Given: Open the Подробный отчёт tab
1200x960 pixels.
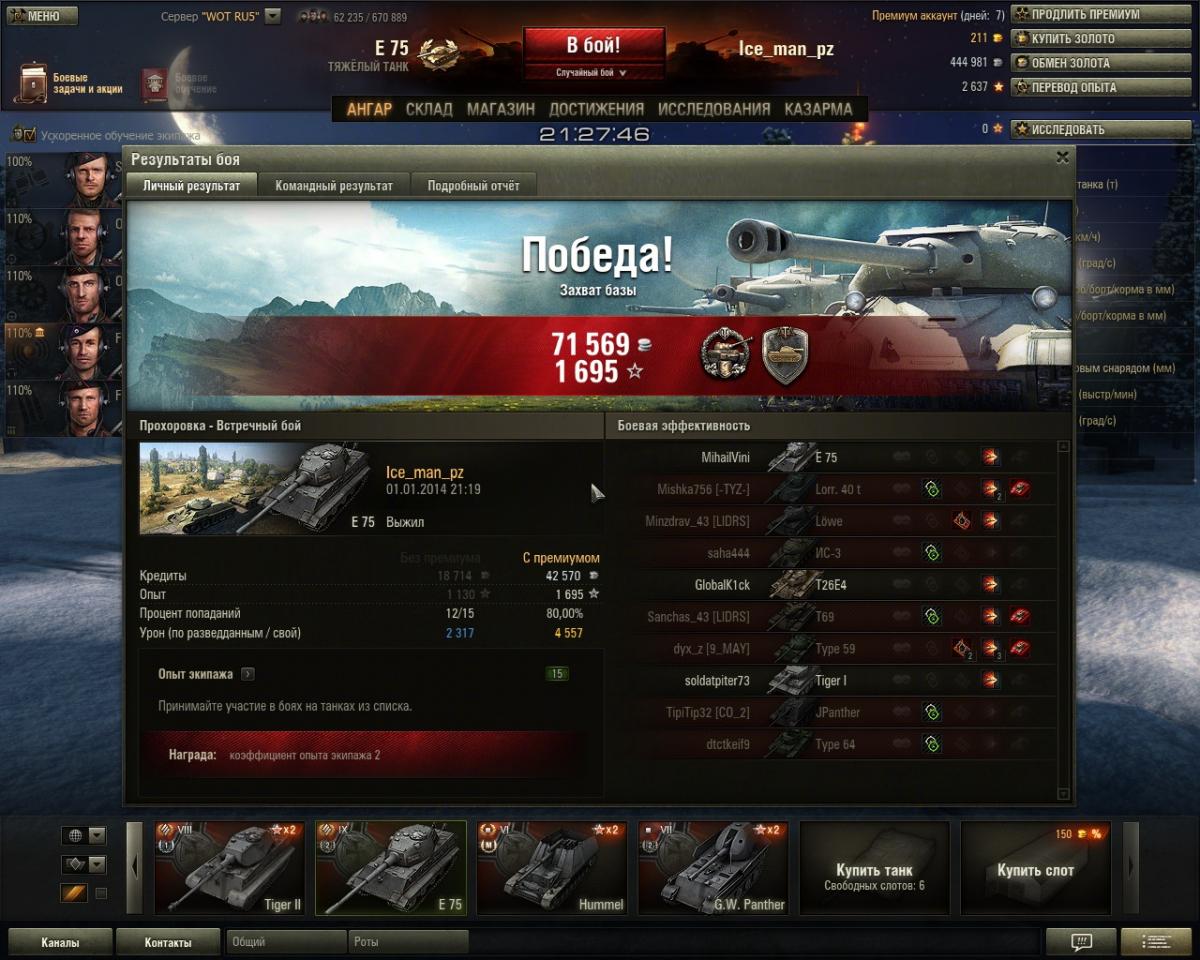Looking at the screenshot, I should pos(473,185).
